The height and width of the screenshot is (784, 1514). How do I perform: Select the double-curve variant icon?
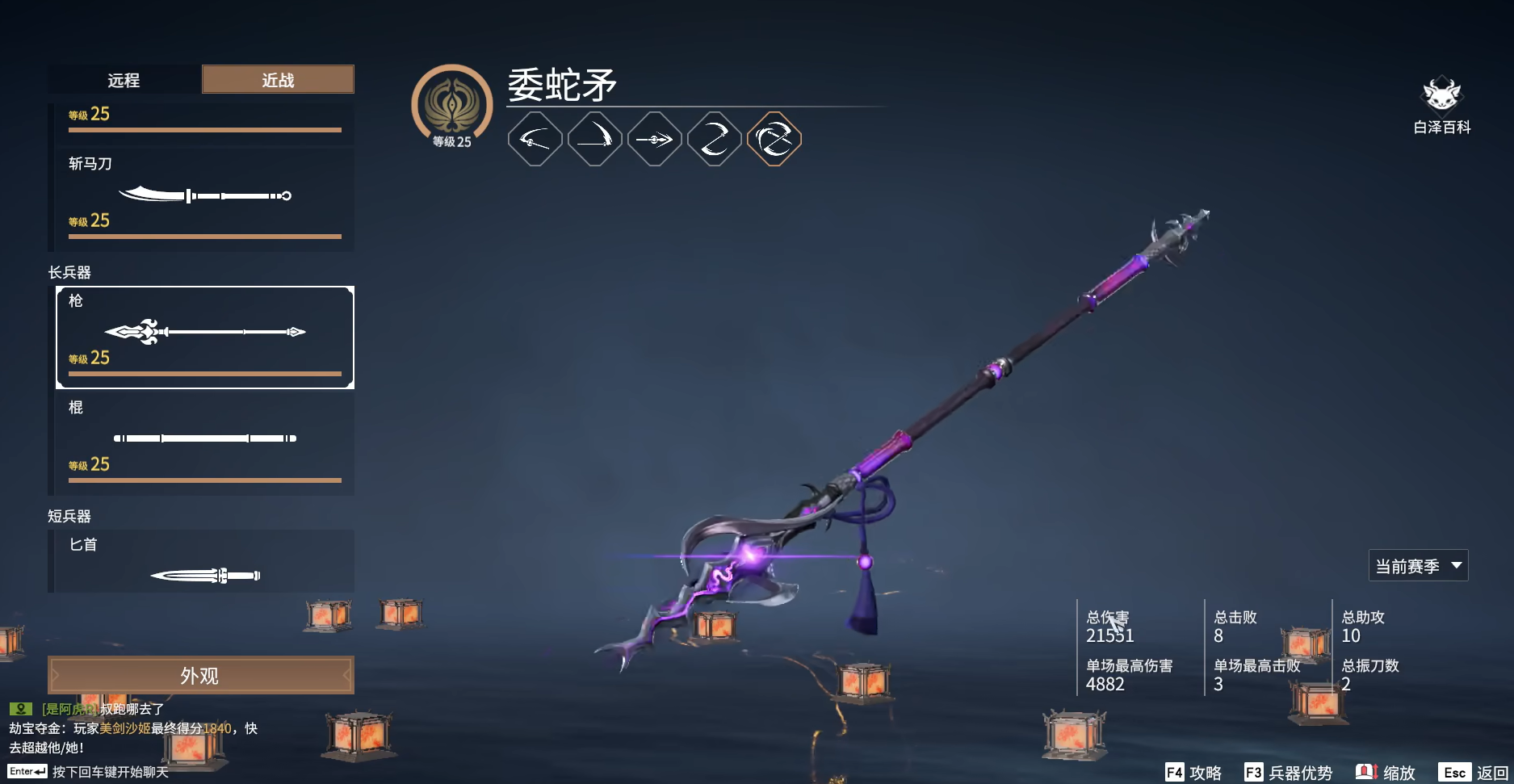pos(715,137)
